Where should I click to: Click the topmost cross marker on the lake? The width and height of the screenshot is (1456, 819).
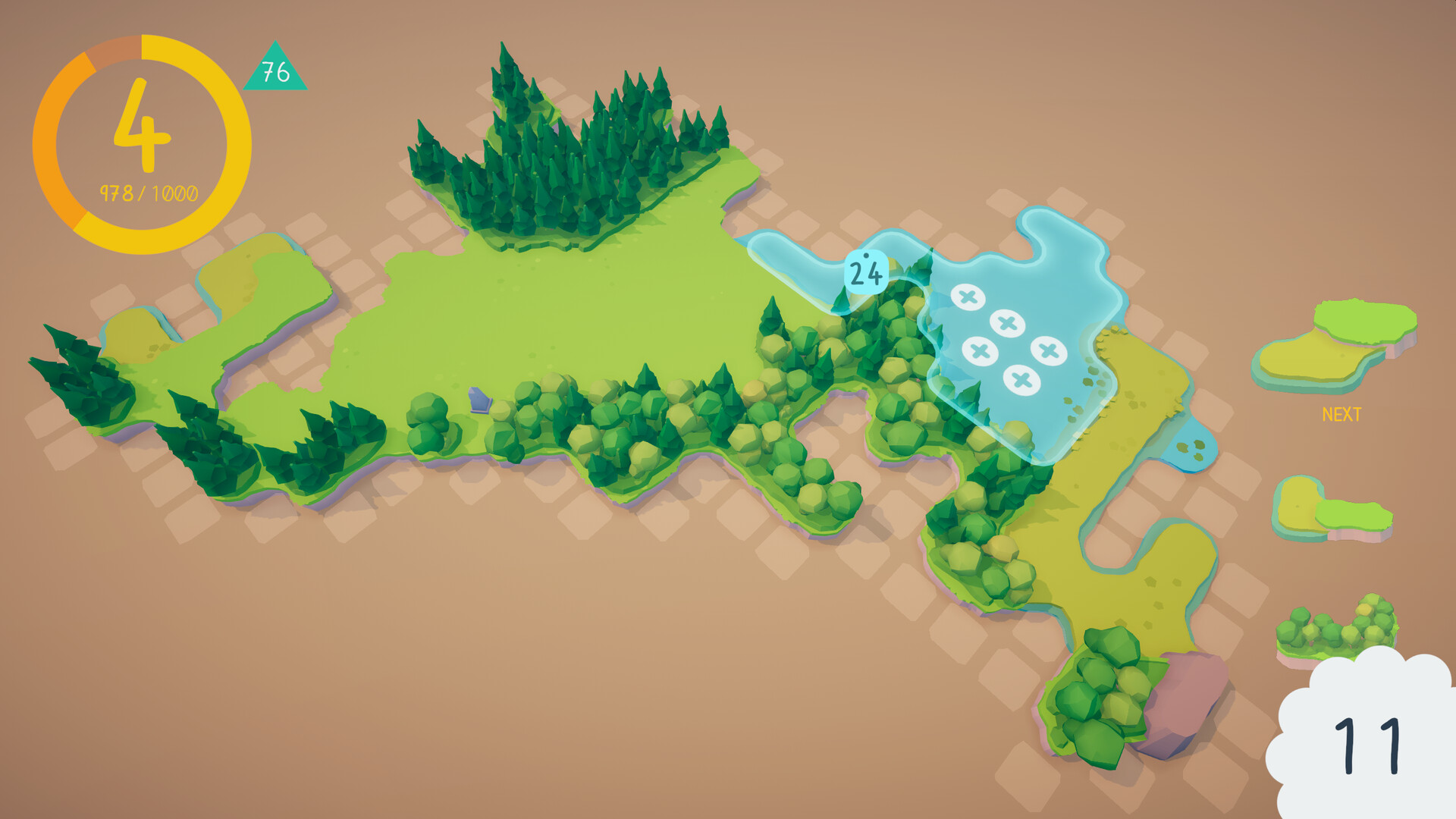tap(968, 295)
